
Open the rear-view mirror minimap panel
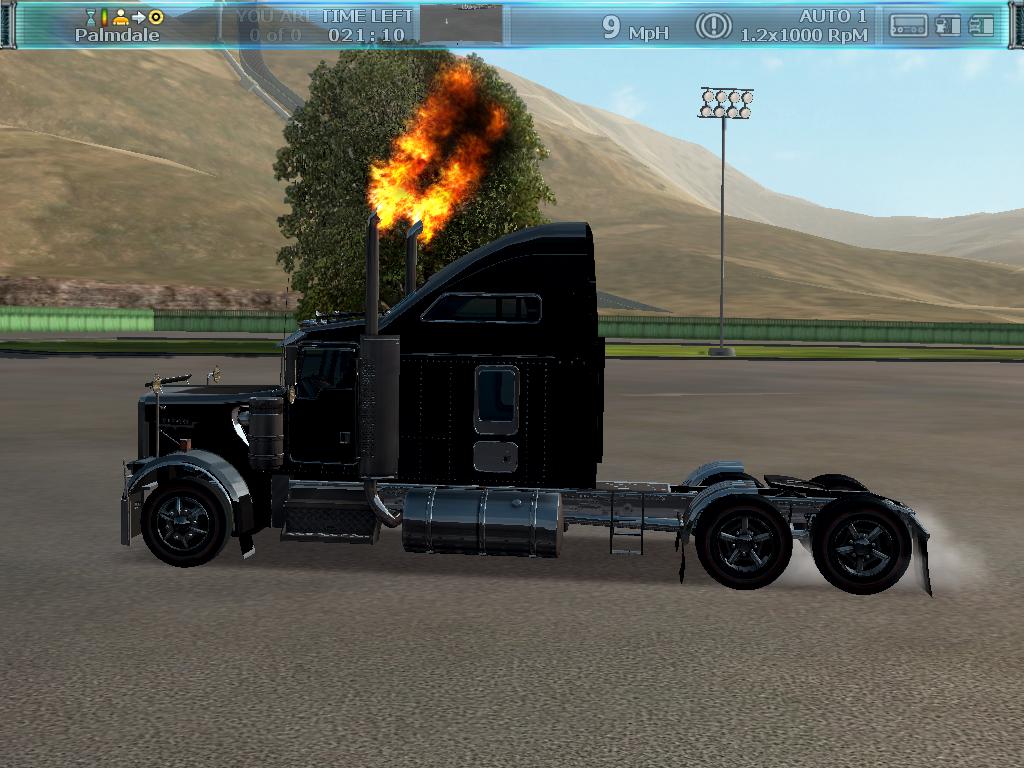click(x=461, y=24)
